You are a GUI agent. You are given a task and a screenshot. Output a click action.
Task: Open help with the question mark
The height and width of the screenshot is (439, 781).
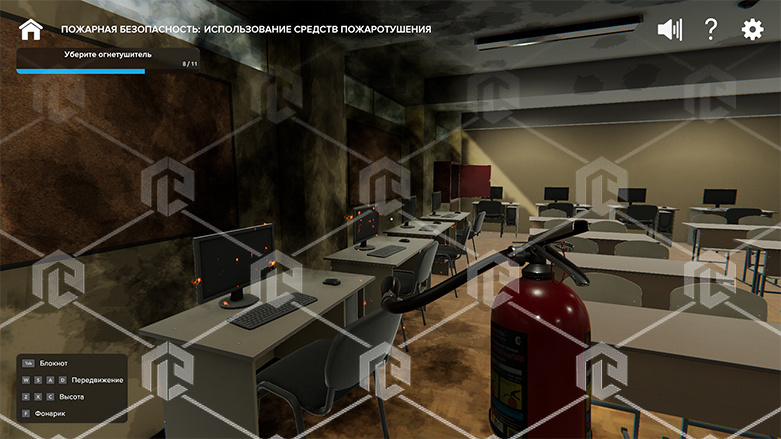(x=711, y=29)
